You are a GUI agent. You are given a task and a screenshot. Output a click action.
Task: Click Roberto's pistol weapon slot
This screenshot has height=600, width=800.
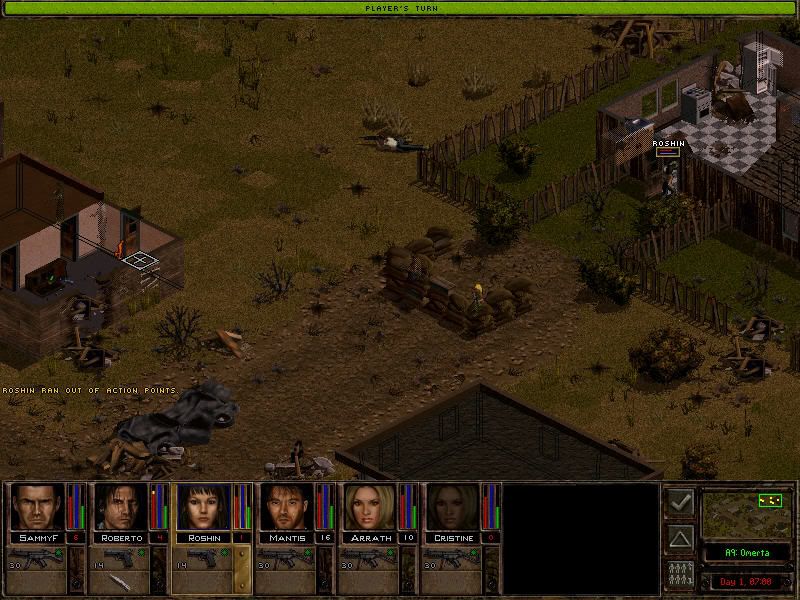tap(121, 558)
